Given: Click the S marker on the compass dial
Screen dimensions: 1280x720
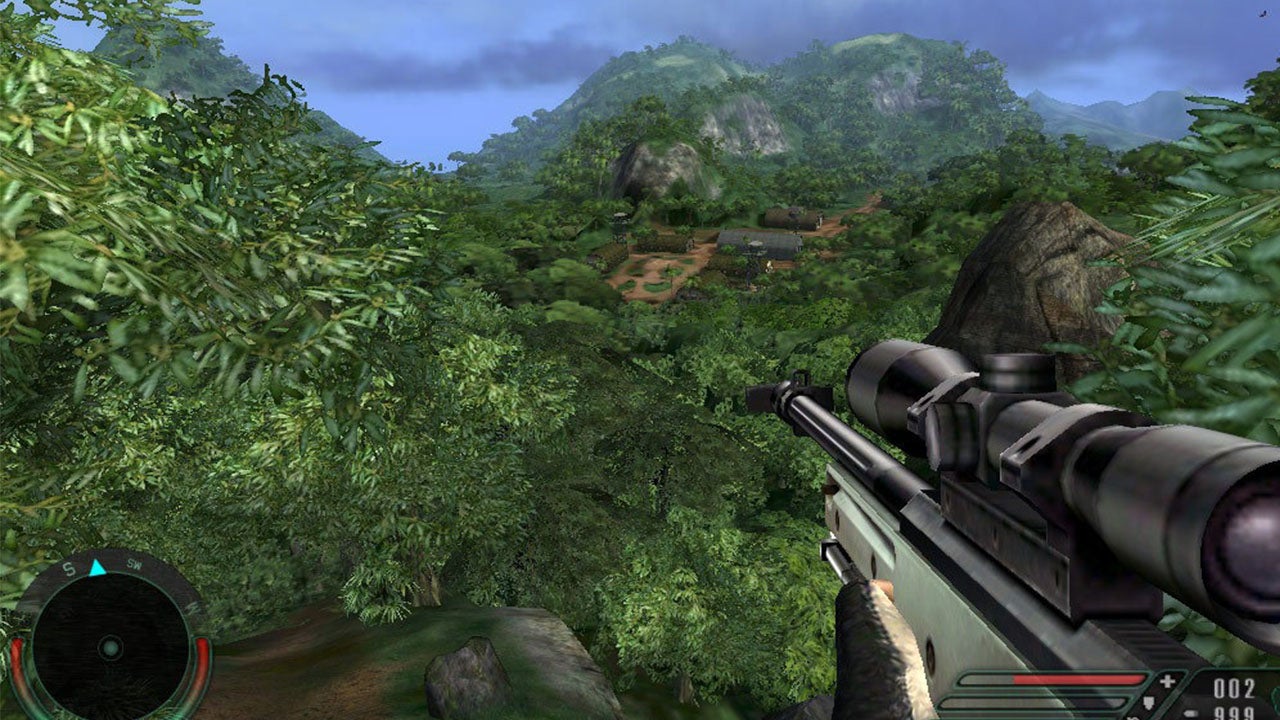Looking at the screenshot, I should pyautogui.click(x=69, y=568).
